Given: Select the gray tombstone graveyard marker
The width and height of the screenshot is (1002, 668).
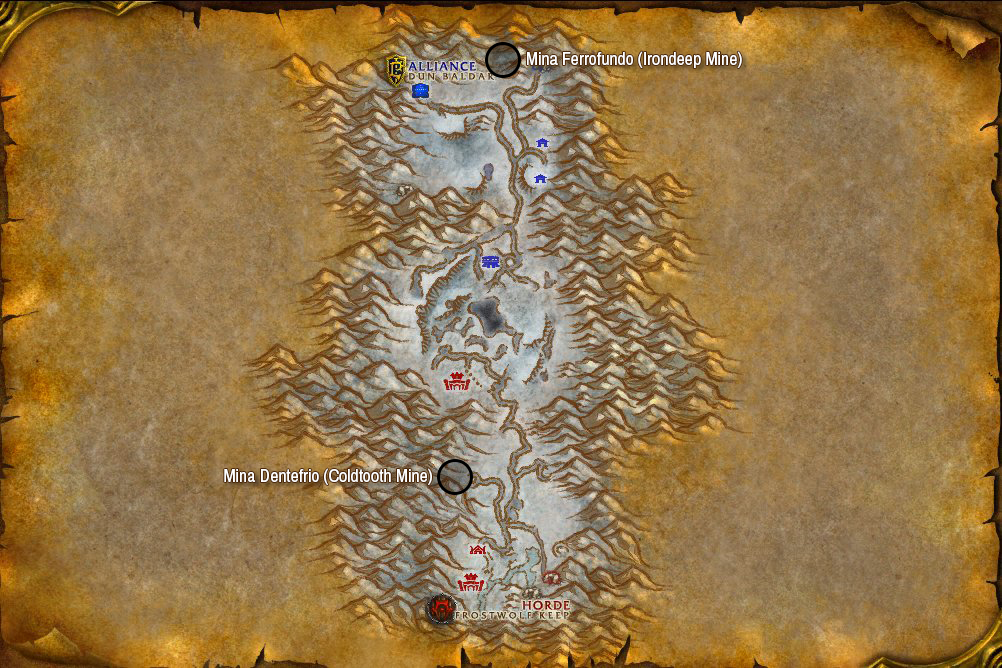Looking at the screenshot, I should click(x=488, y=171).
